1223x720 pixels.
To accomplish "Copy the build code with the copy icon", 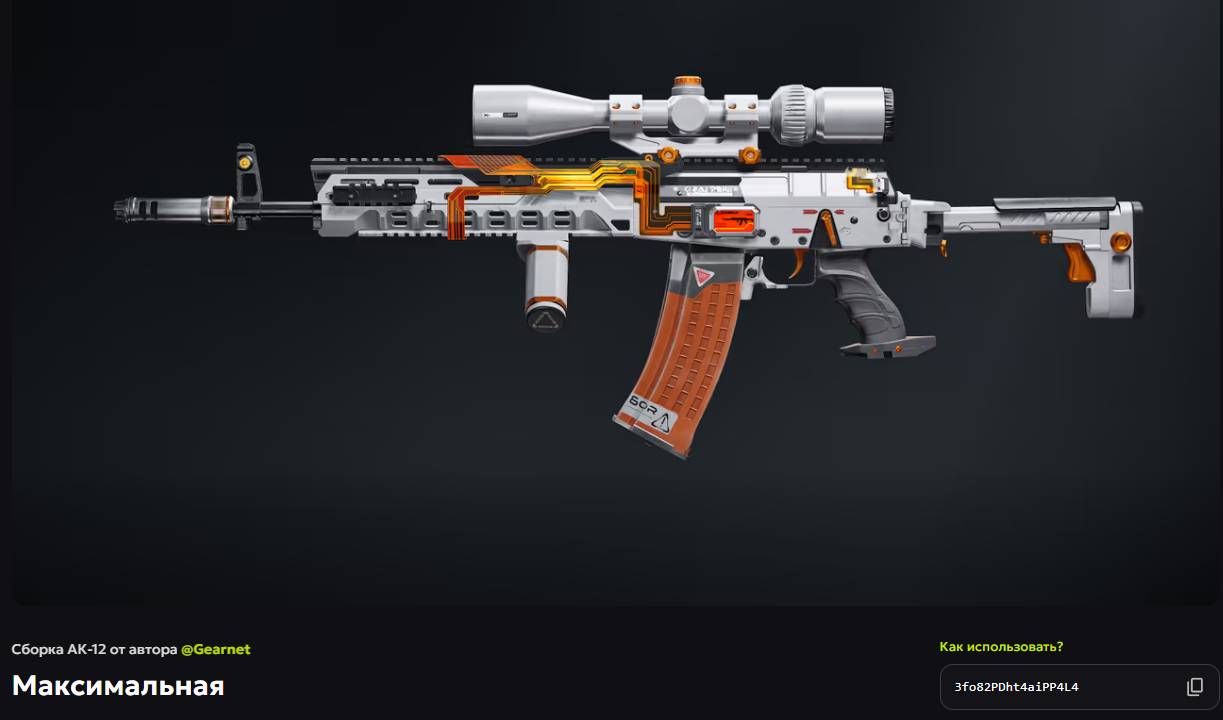I will [1195, 687].
